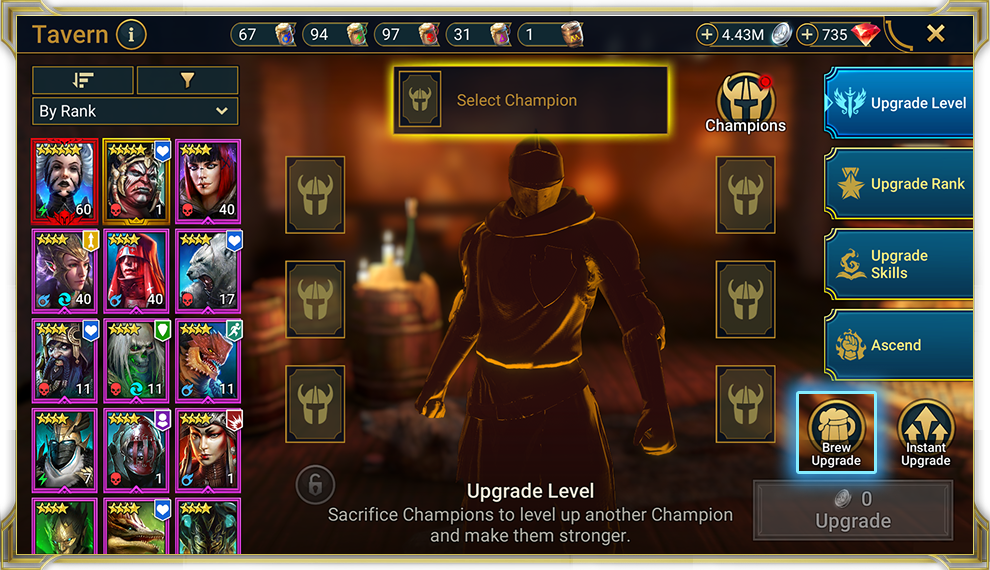Switch to the Upgrade Level tab
Viewport: 990px width, 570px height.
coord(899,103)
